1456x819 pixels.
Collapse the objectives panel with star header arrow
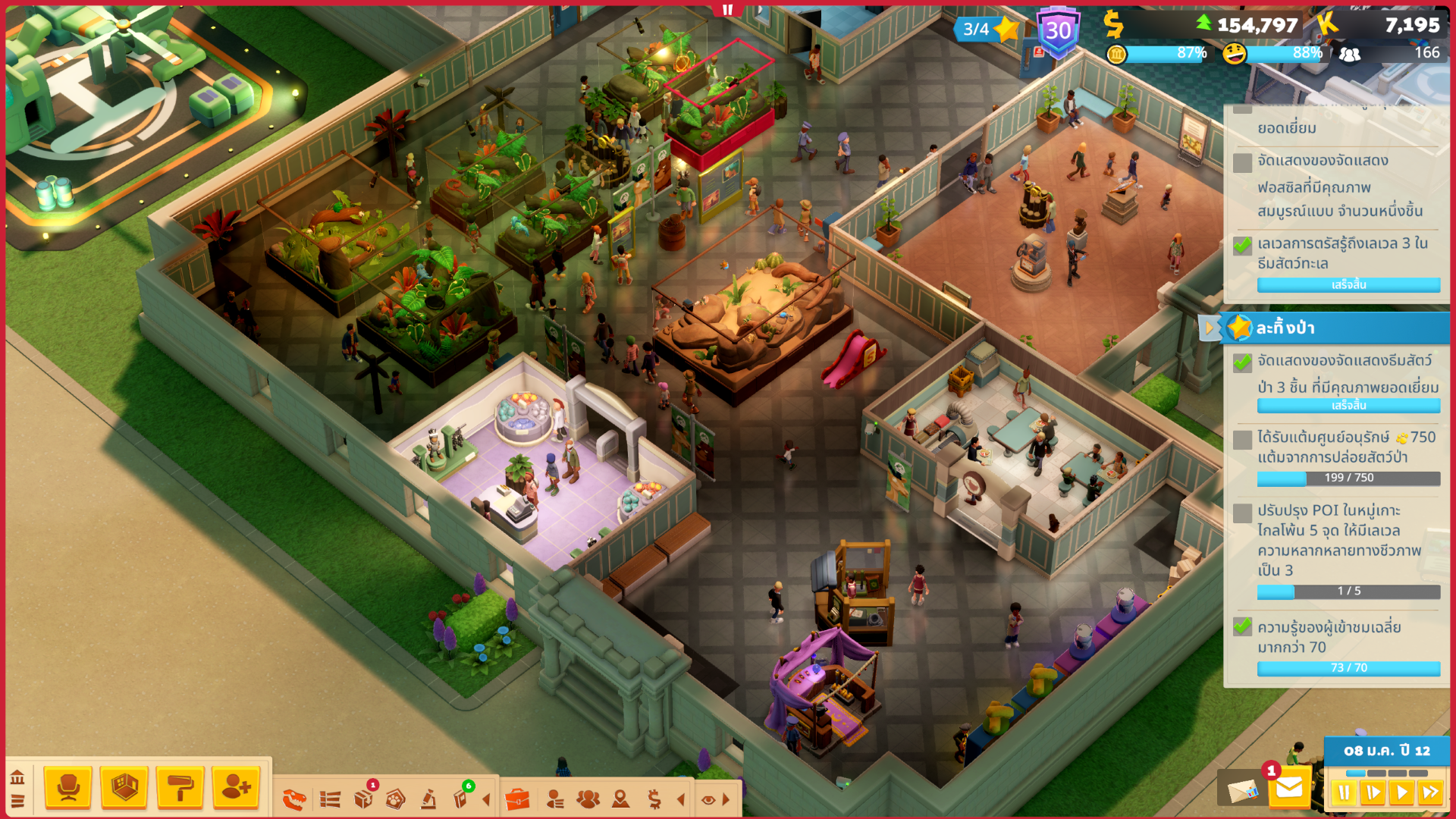pyautogui.click(x=1209, y=328)
